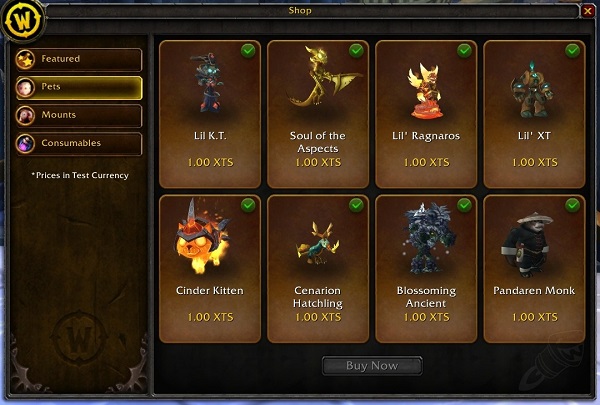Select Soul of the Aspects pet
The height and width of the screenshot is (405, 600).
pyautogui.click(x=317, y=112)
